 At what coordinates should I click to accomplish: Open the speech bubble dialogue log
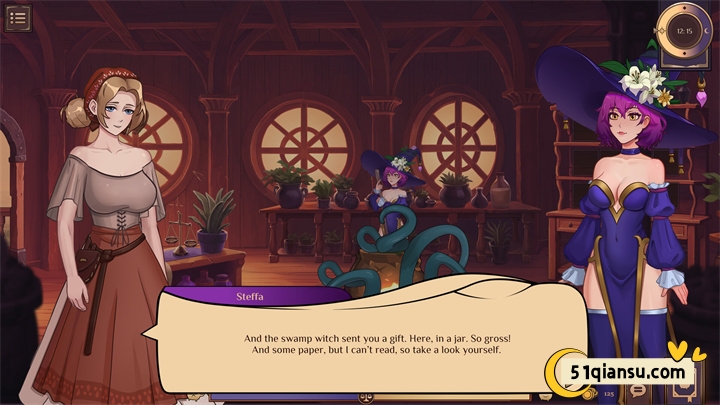[638, 391]
